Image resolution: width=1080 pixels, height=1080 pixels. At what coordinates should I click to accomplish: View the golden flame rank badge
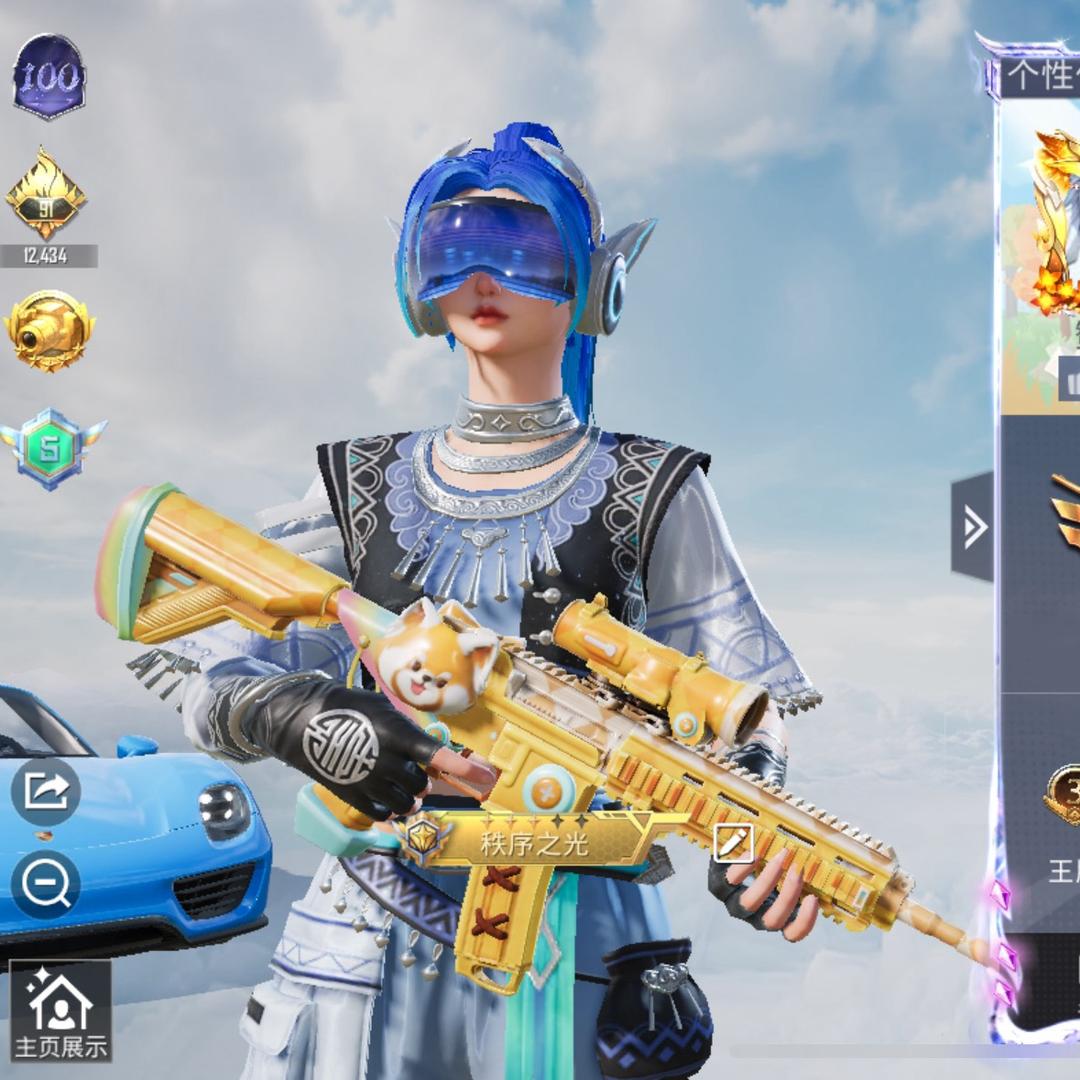(47, 193)
